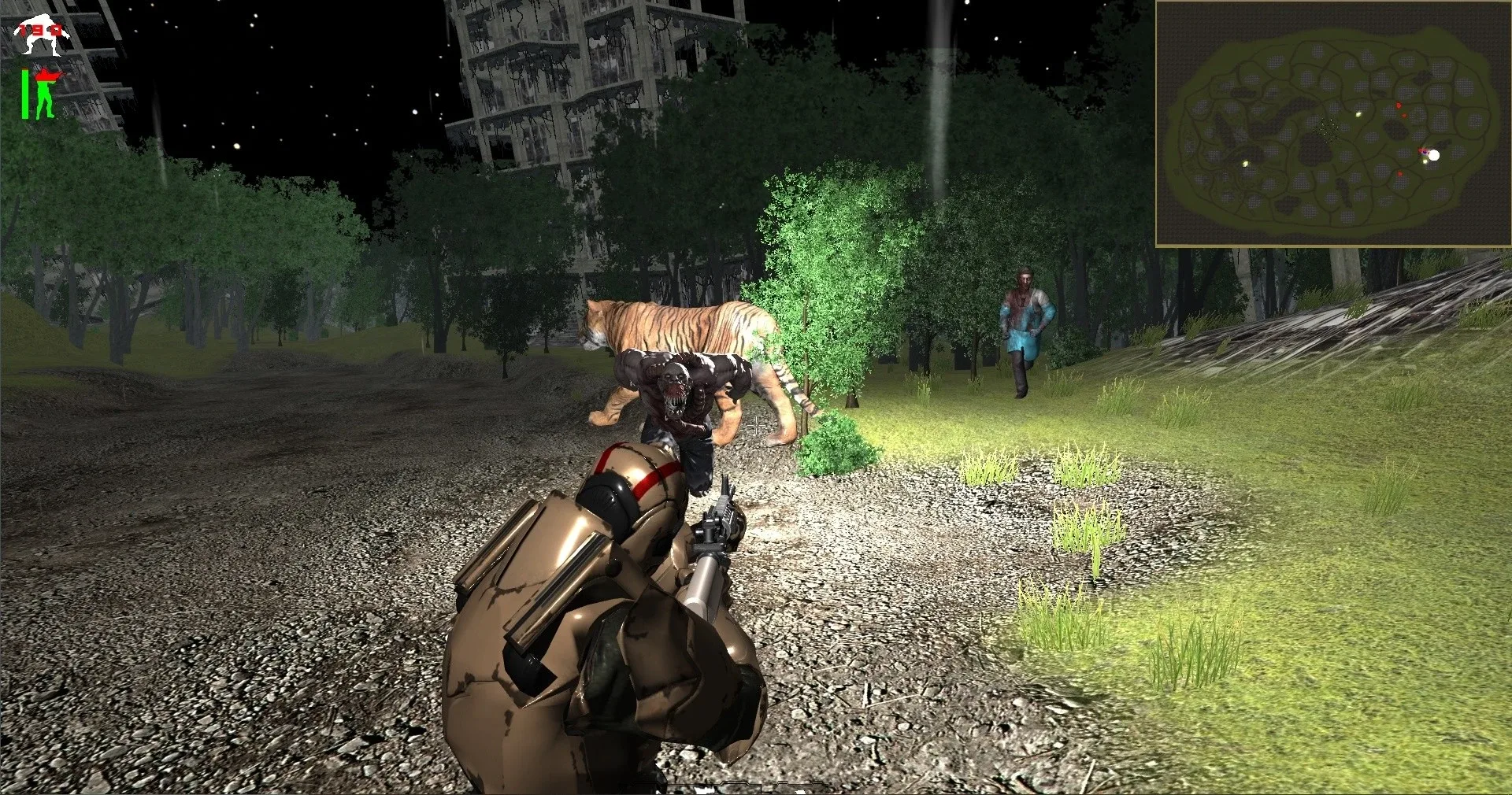Screen dimensions: 1512x795
Task: Select the green soldier health status icon
Action: coord(43,94)
